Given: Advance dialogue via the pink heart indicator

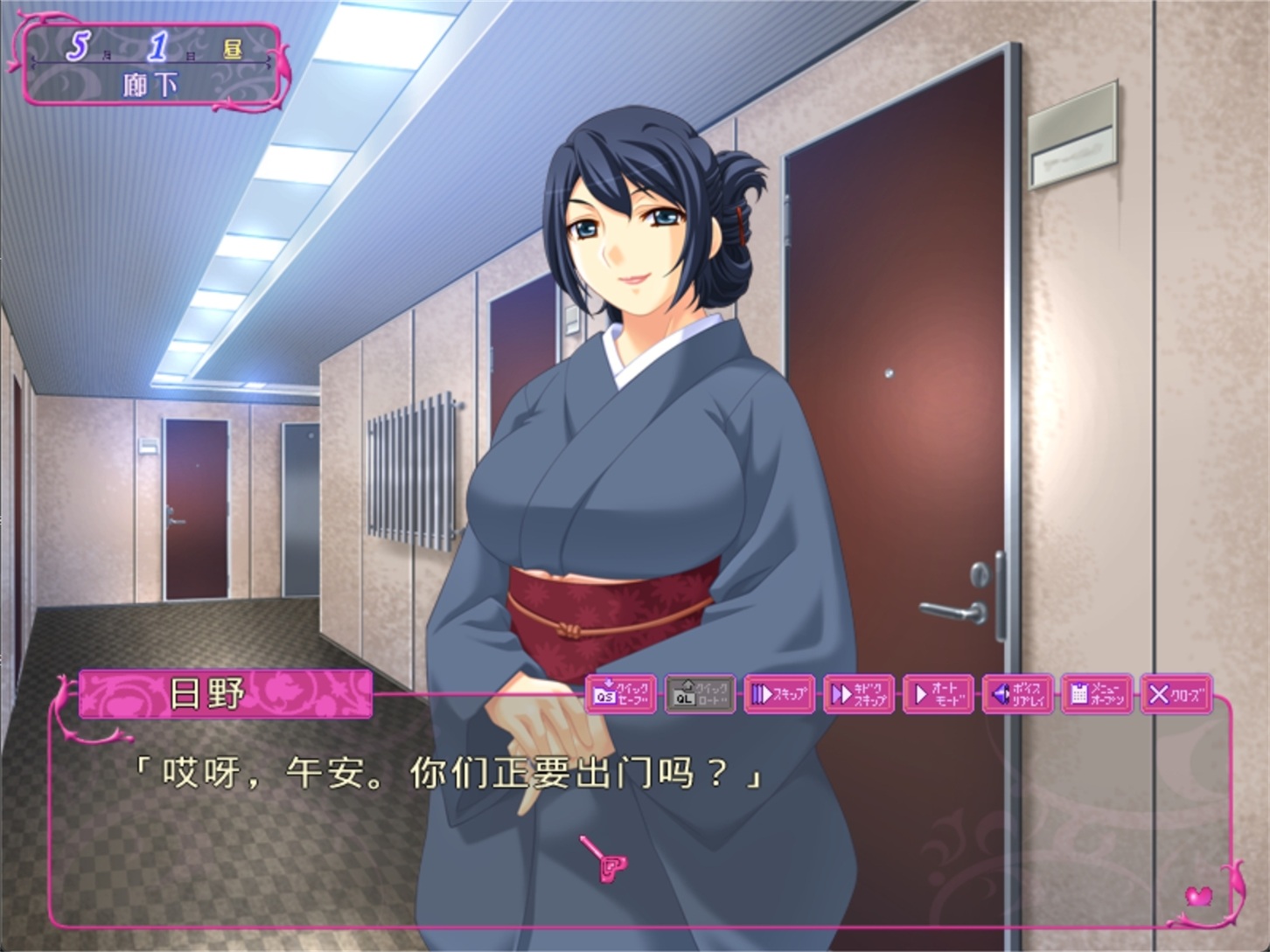Looking at the screenshot, I should click(1198, 896).
